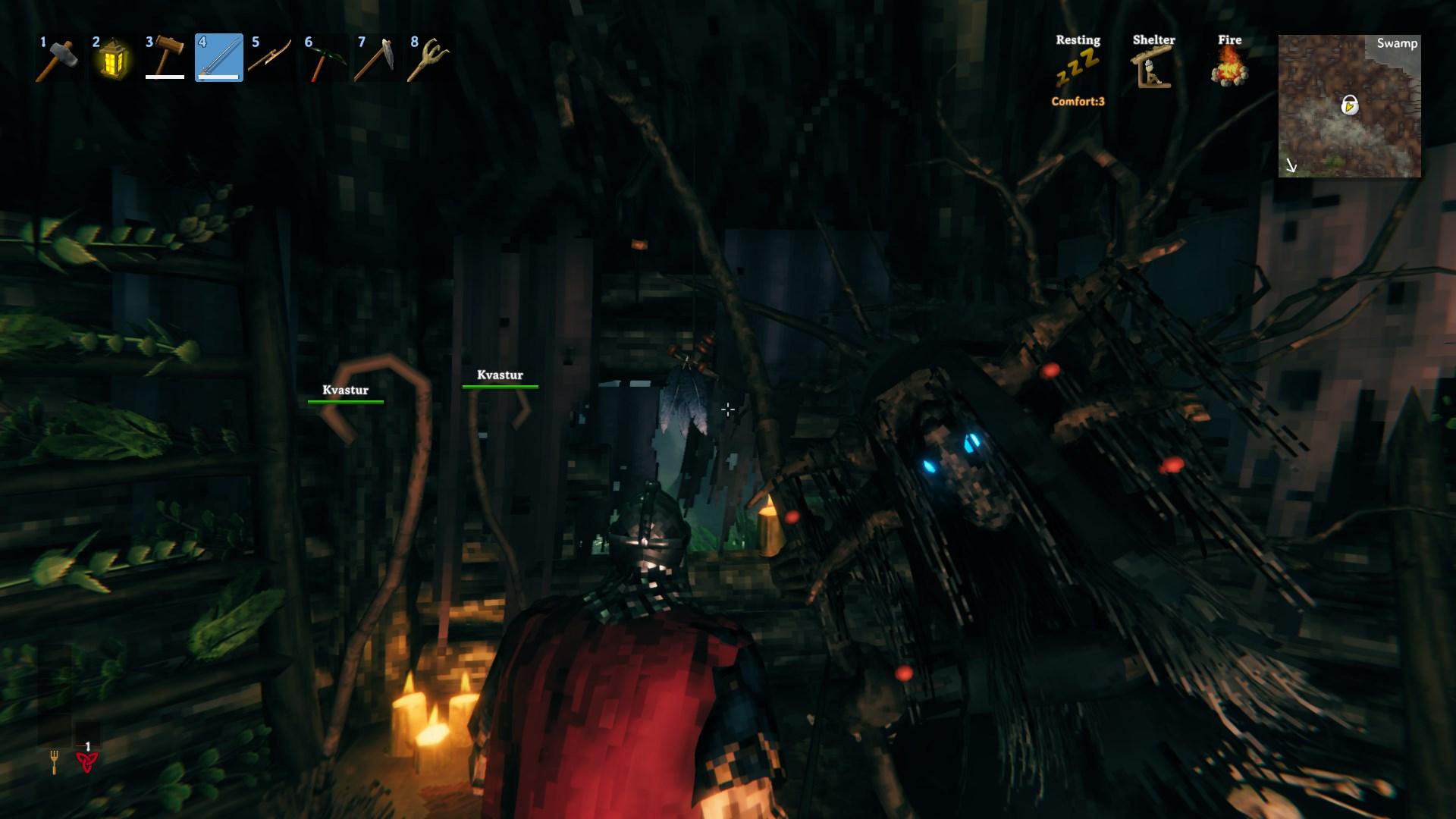This screenshot has height=819, width=1456.
Task: Click the Resting status effect icon
Action: (x=1078, y=67)
